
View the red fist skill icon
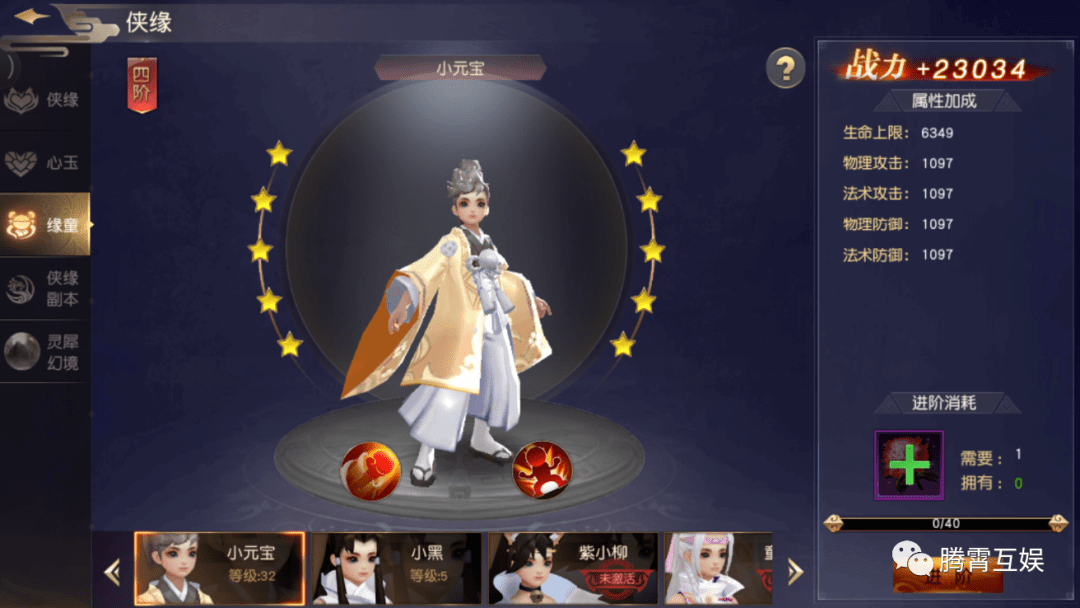pos(371,469)
